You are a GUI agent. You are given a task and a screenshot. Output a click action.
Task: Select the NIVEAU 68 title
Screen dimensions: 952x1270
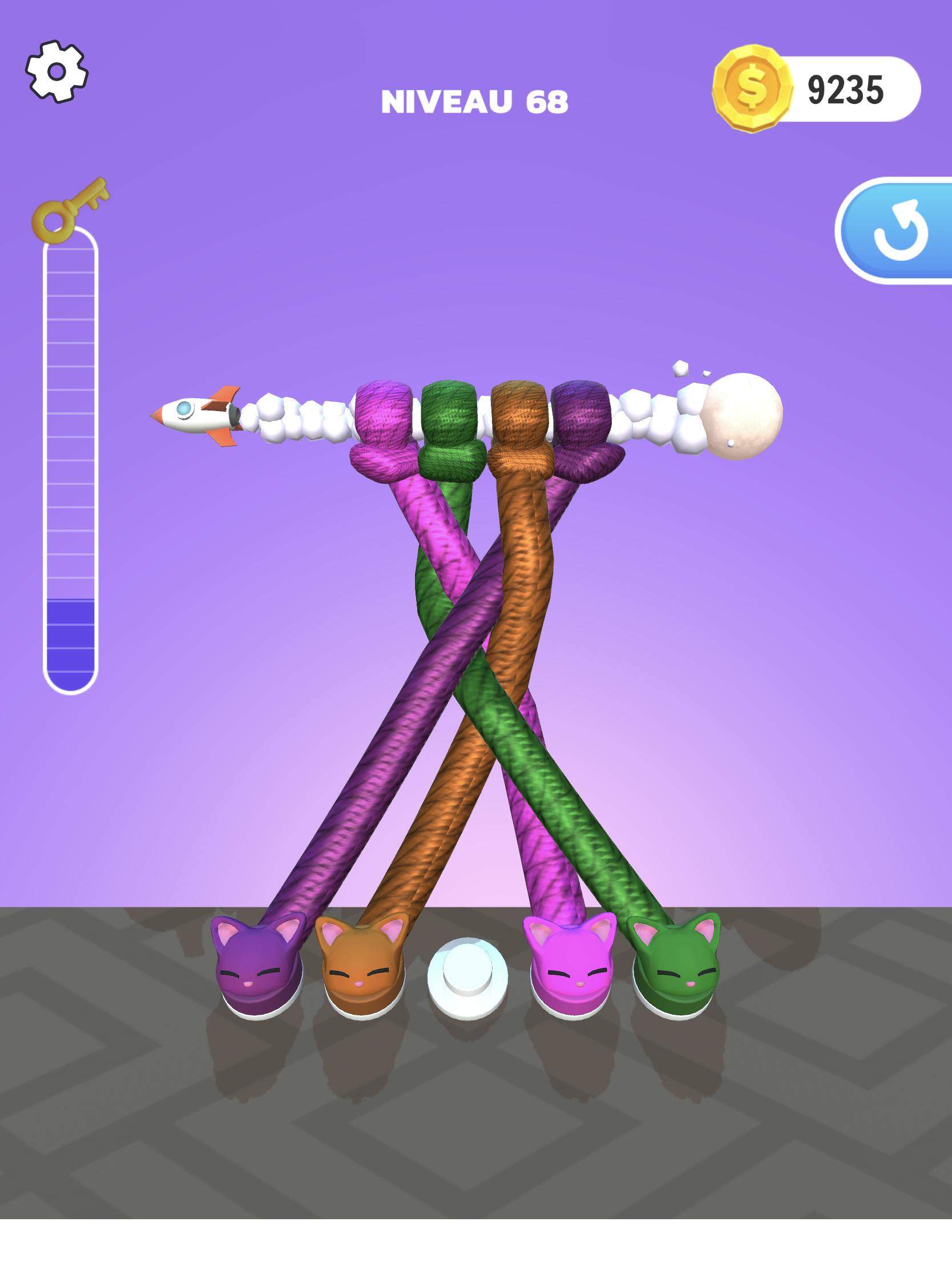(475, 101)
